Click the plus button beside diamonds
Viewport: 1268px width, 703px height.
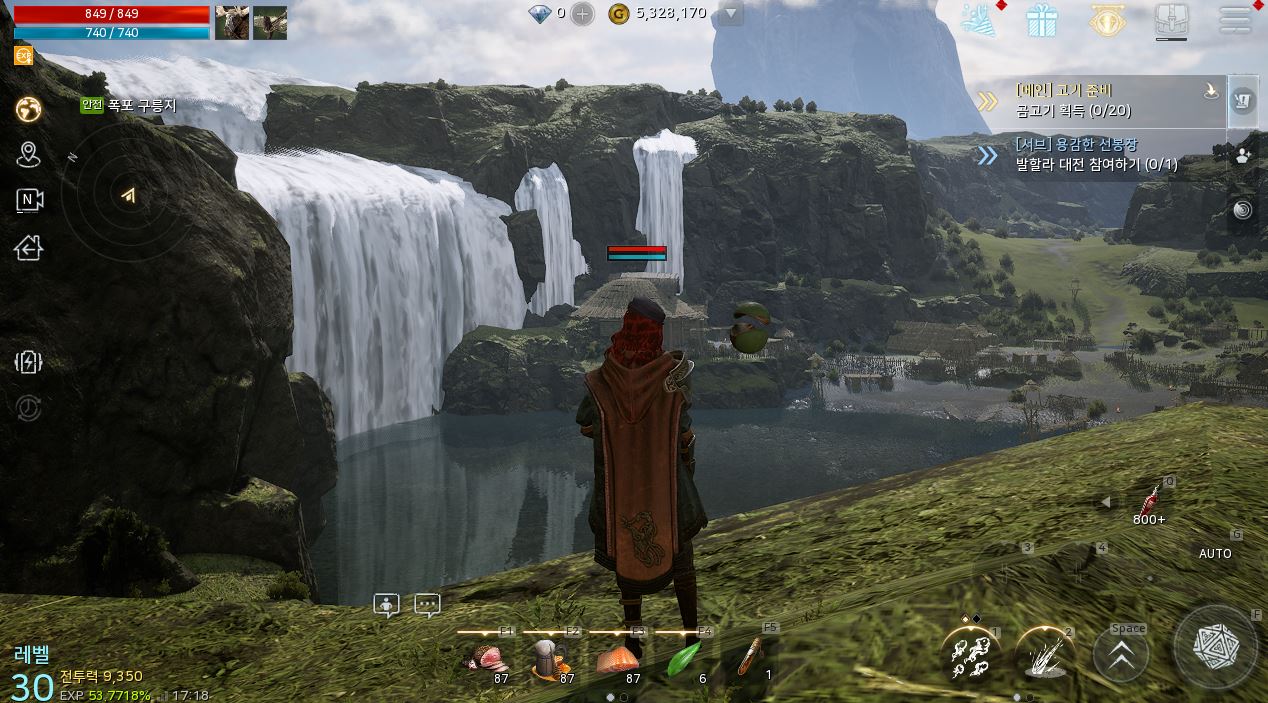(582, 14)
